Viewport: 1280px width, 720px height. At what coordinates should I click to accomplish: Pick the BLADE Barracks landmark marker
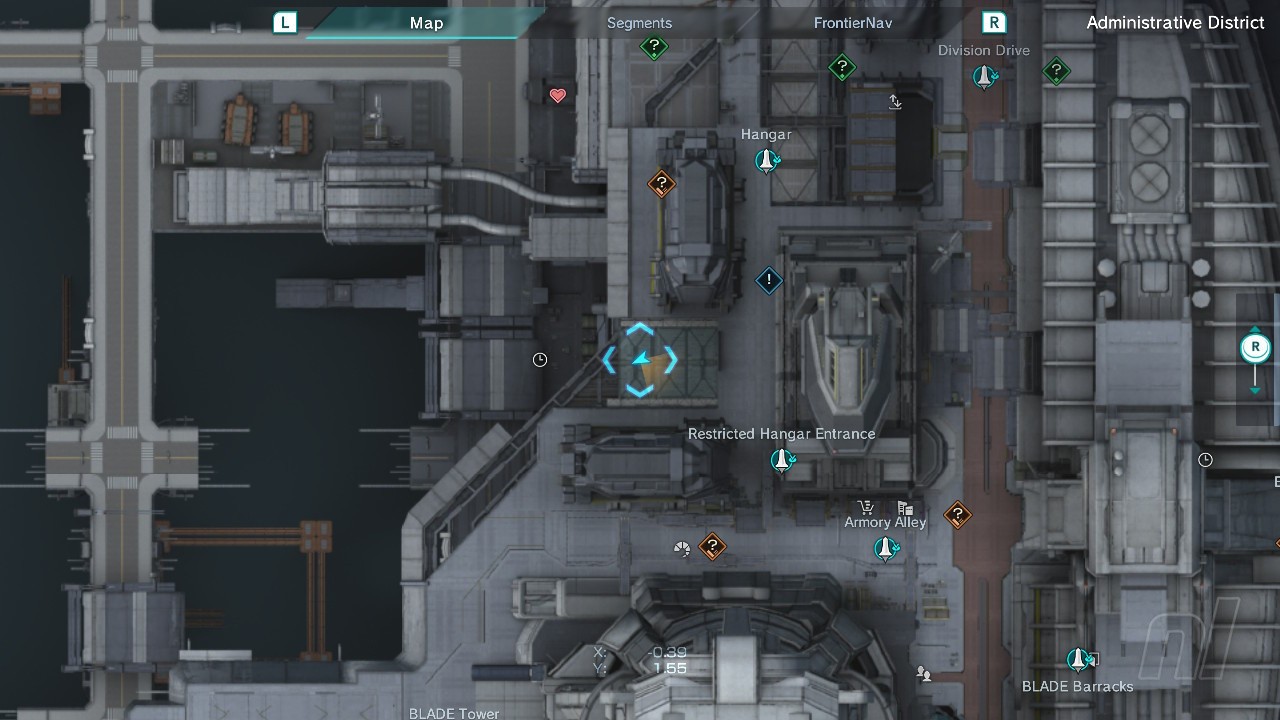[1078, 660]
